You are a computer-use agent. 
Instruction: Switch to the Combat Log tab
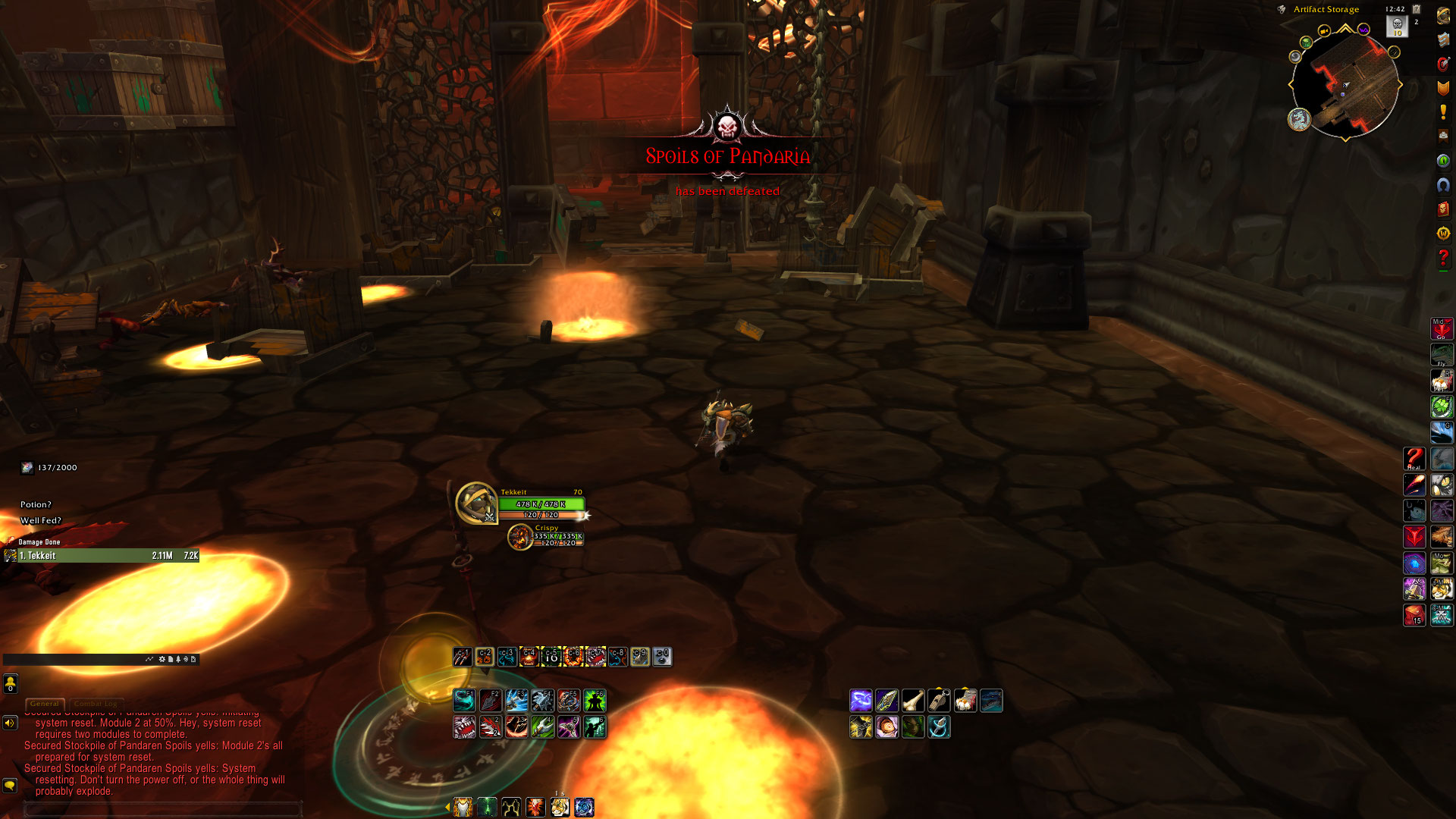point(96,704)
